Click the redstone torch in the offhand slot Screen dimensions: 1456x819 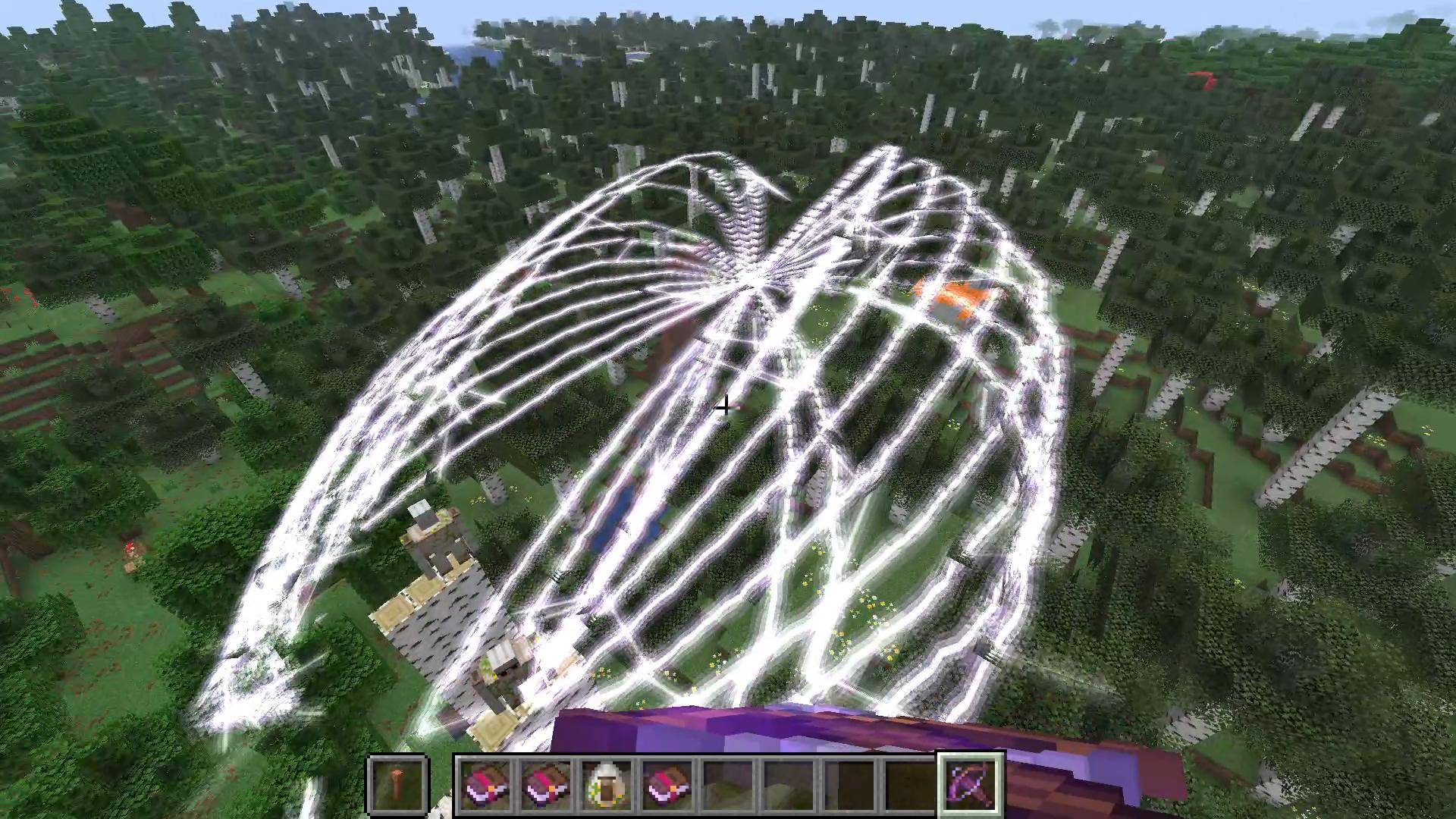[397, 783]
